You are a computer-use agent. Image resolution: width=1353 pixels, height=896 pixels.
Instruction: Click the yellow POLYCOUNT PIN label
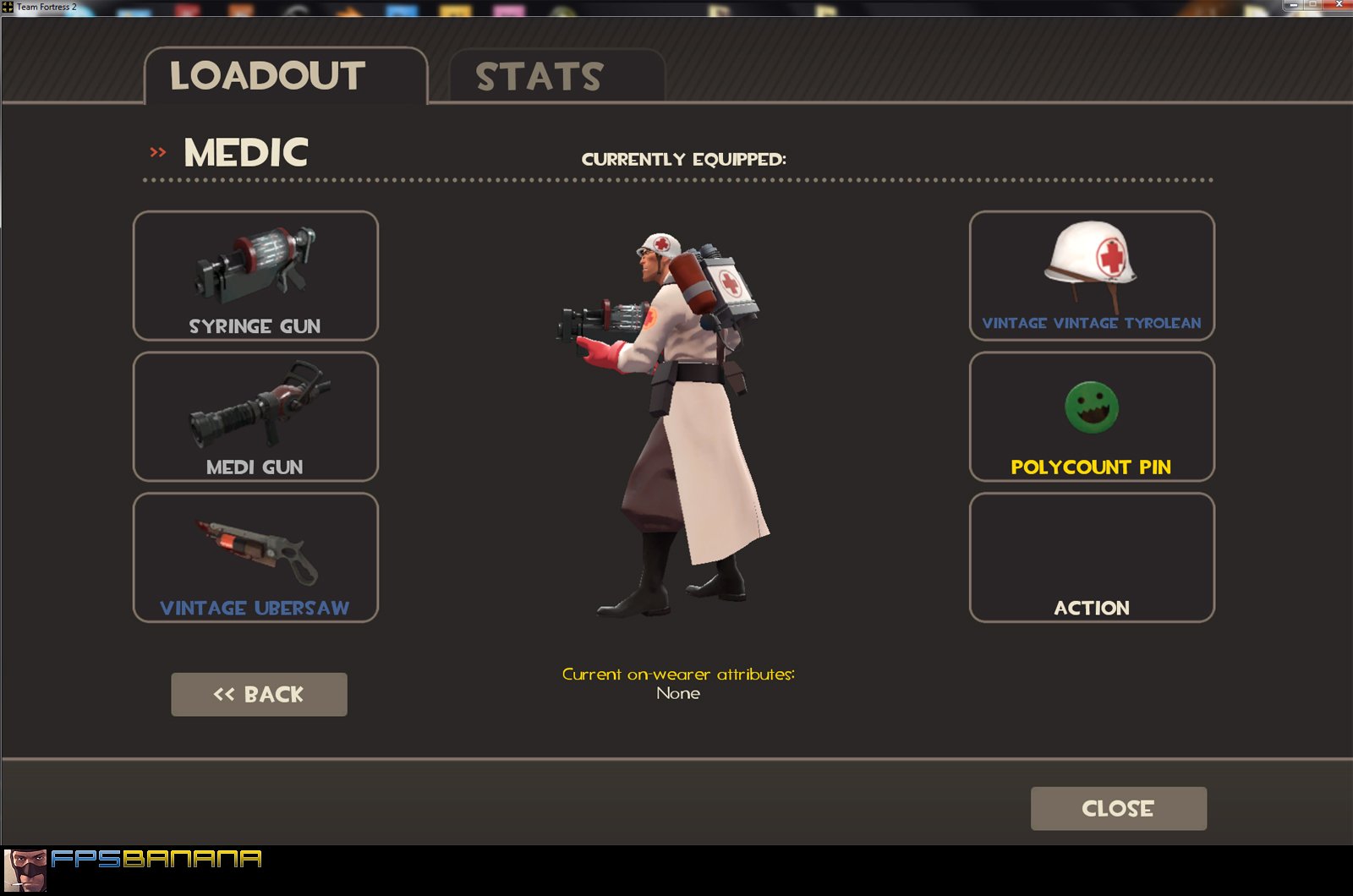pyautogui.click(x=1091, y=467)
